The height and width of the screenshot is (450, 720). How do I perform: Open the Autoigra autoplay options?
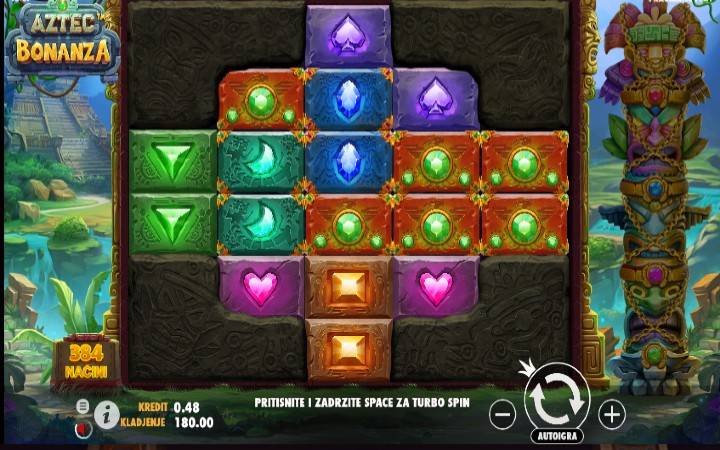coord(557,436)
